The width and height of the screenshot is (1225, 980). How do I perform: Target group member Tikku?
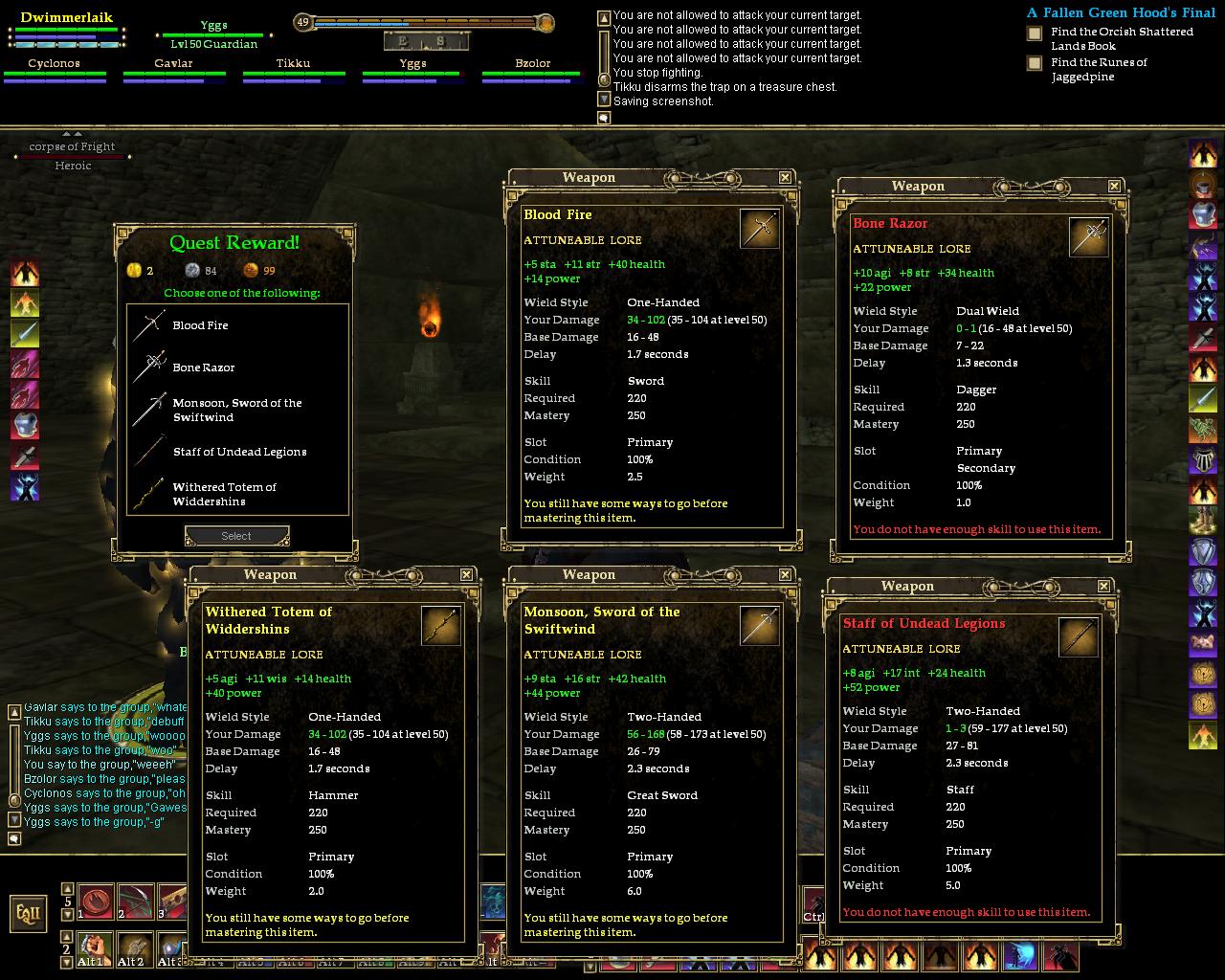pos(293,64)
